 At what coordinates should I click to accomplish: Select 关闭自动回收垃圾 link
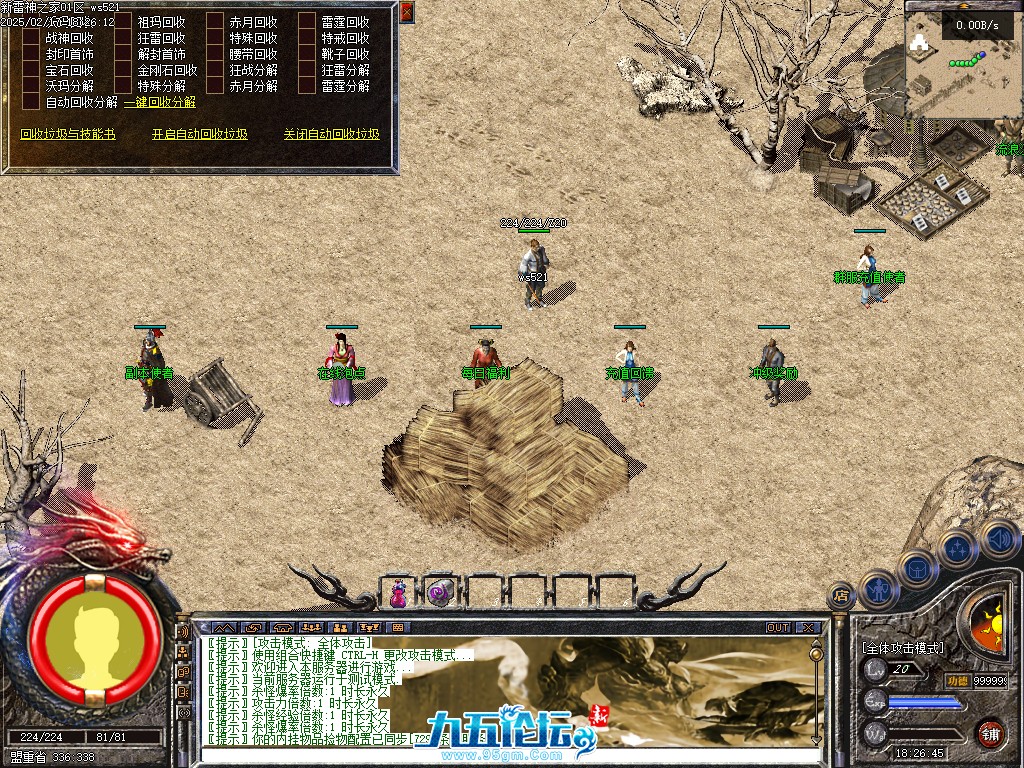(x=331, y=134)
